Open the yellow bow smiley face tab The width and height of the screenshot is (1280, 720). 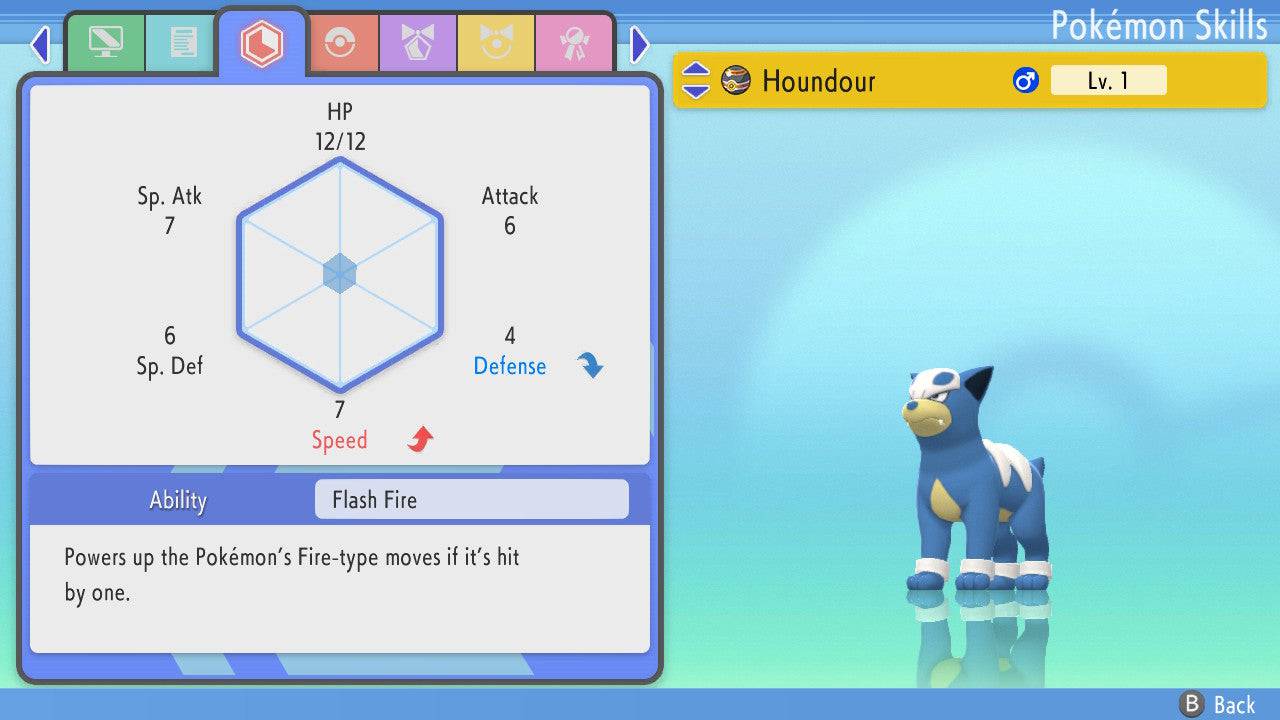pyautogui.click(x=495, y=42)
